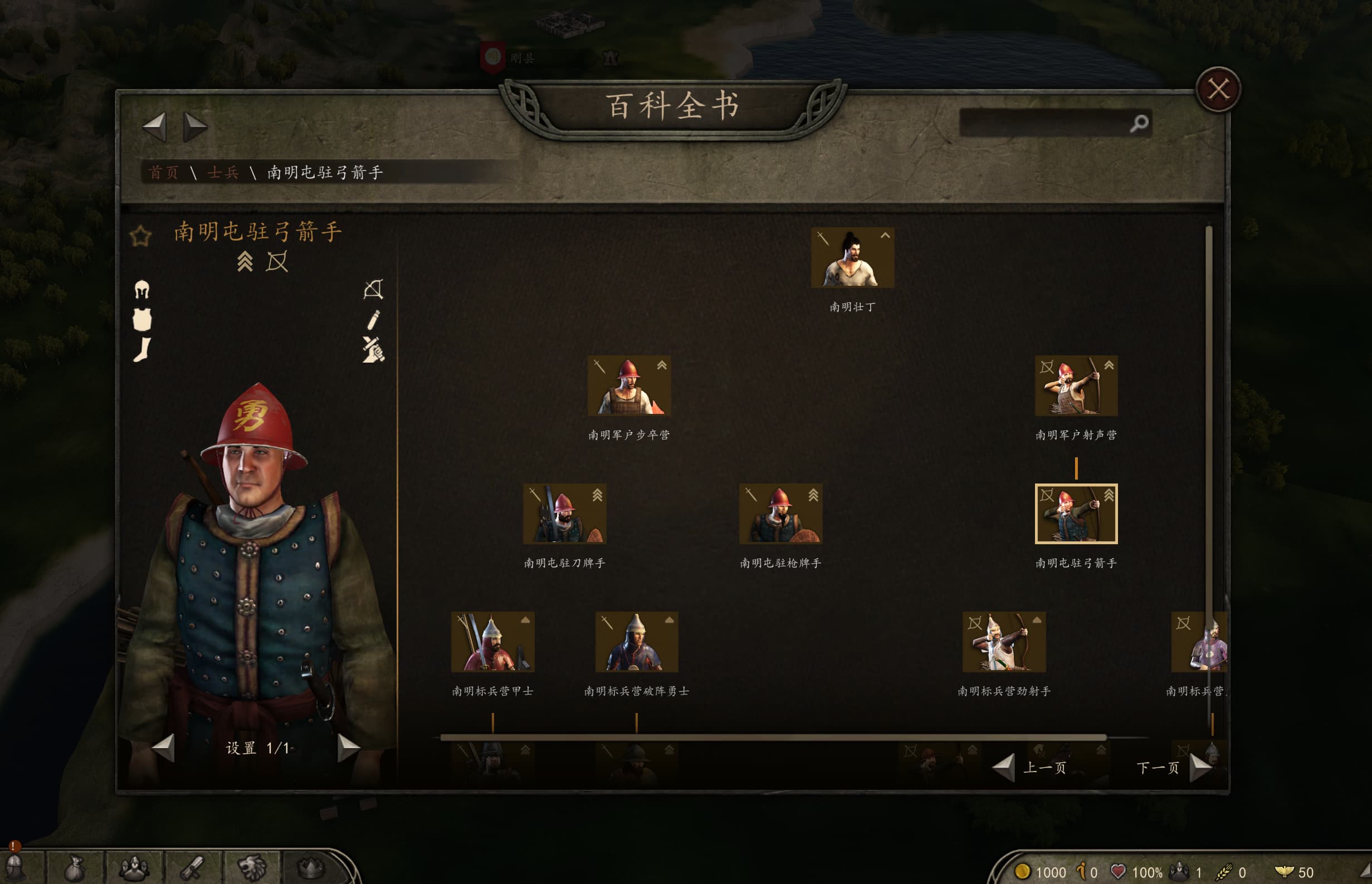Select the 南明标兵营破阵勇士 troop tile

point(637,642)
